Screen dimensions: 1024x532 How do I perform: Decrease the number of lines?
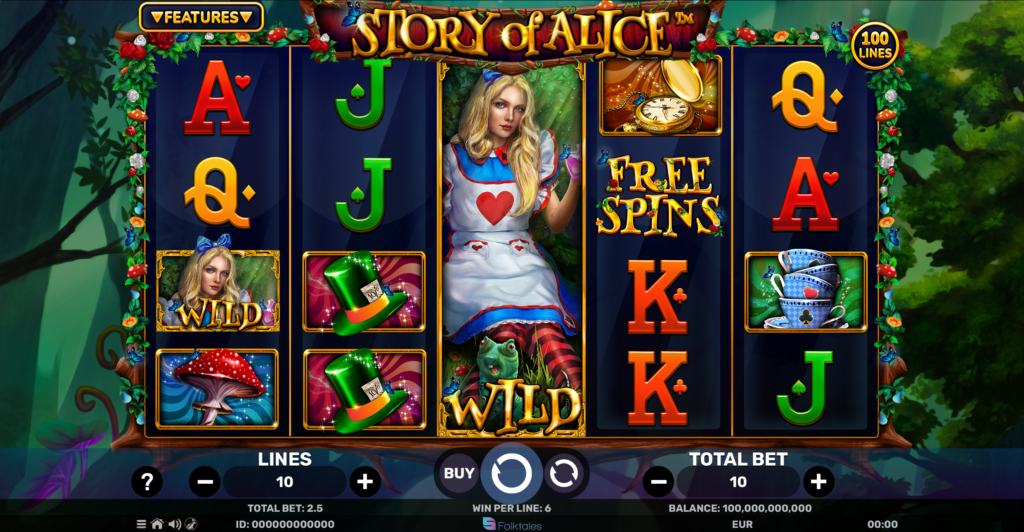tap(205, 482)
